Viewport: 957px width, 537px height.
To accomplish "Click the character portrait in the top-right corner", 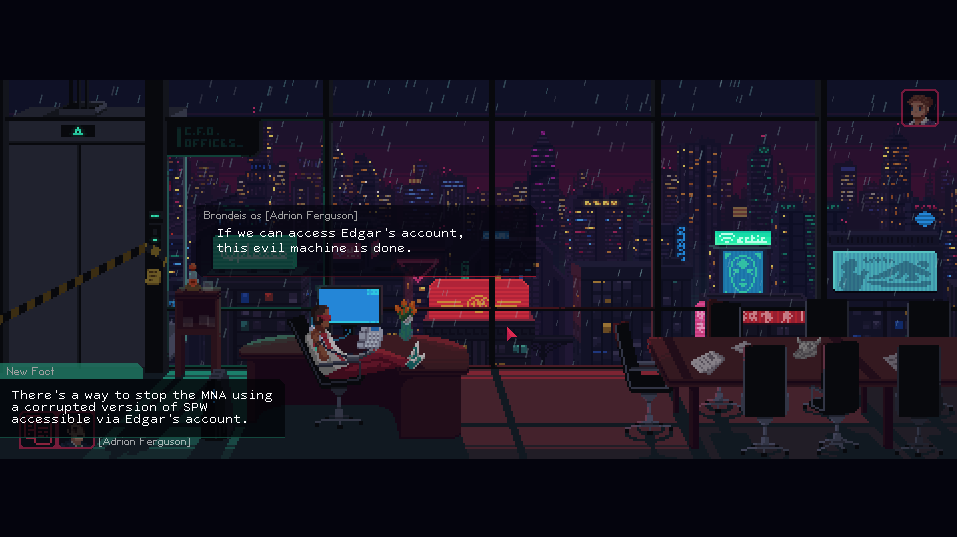I will (x=919, y=108).
